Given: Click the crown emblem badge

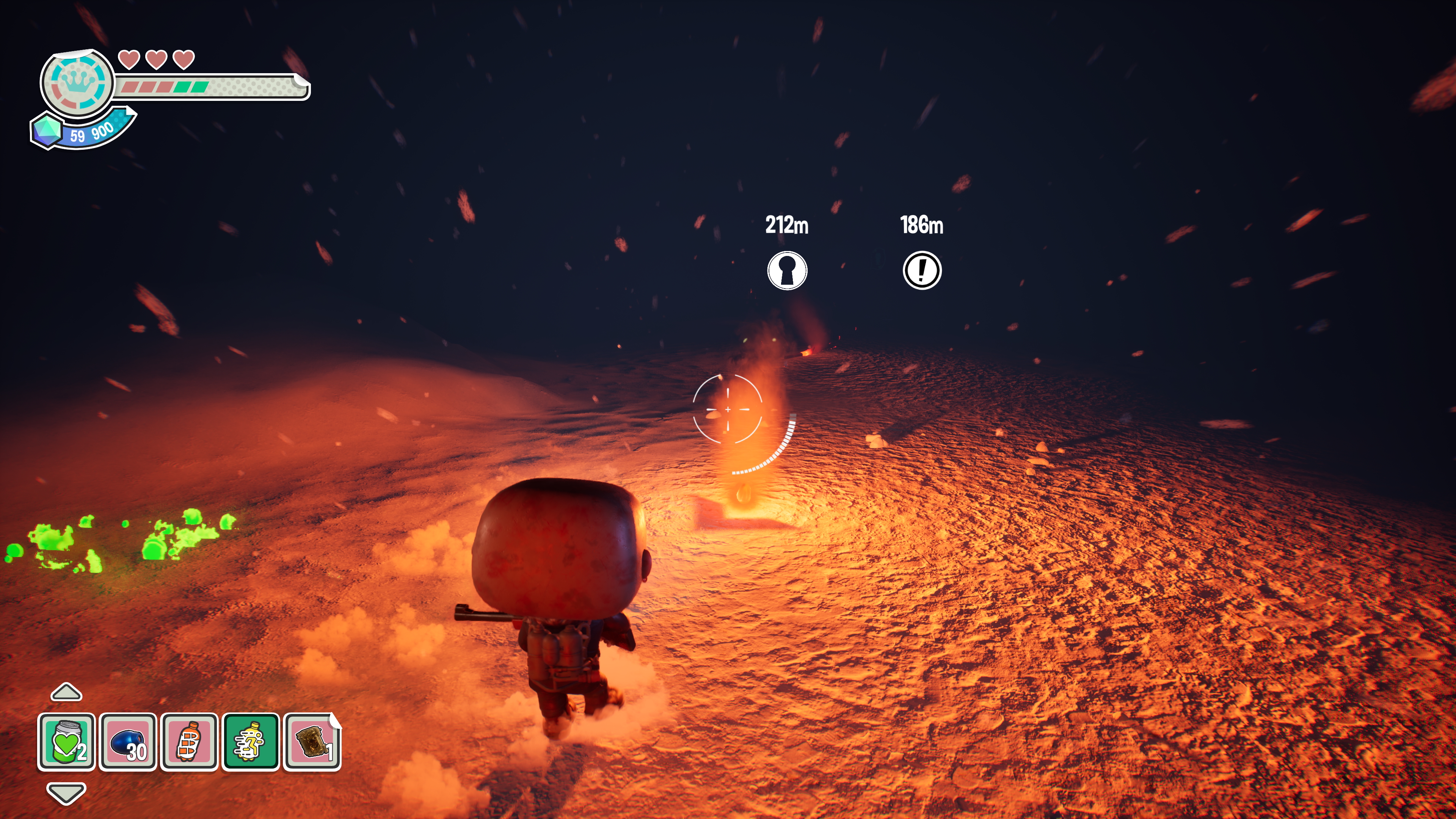Looking at the screenshot, I should (77, 84).
